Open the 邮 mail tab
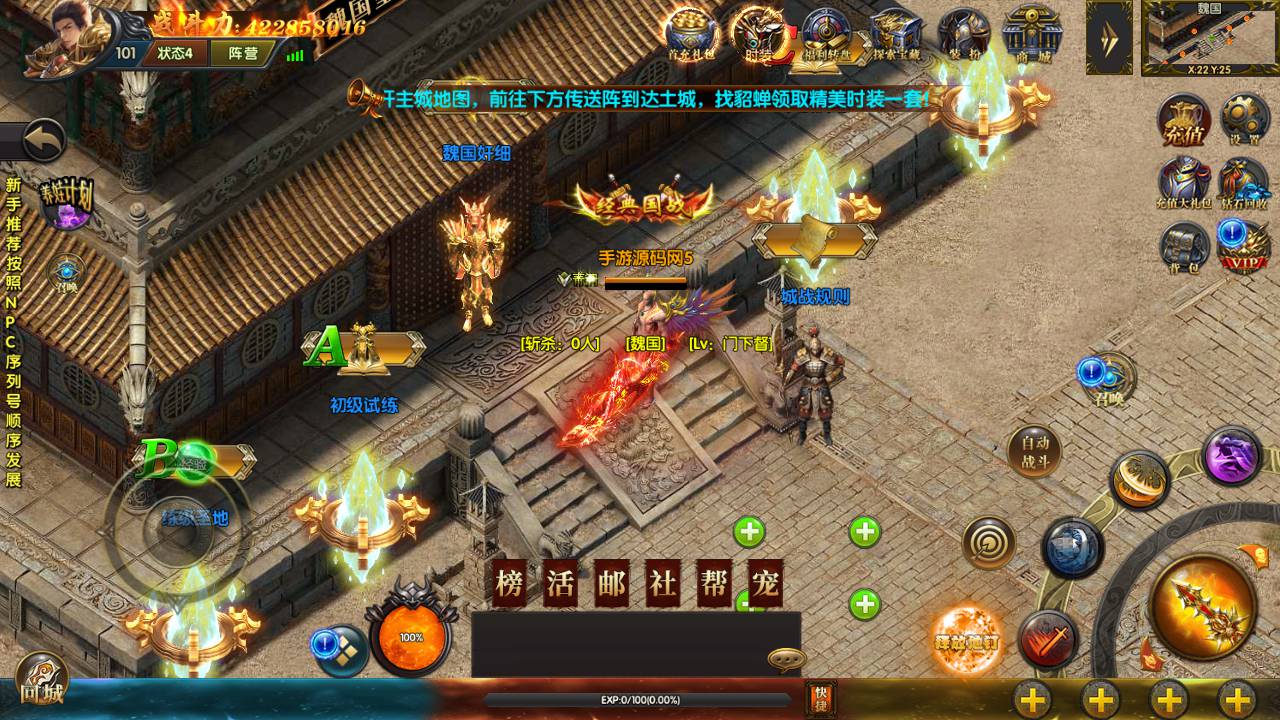The width and height of the screenshot is (1280, 720). (x=611, y=585)
